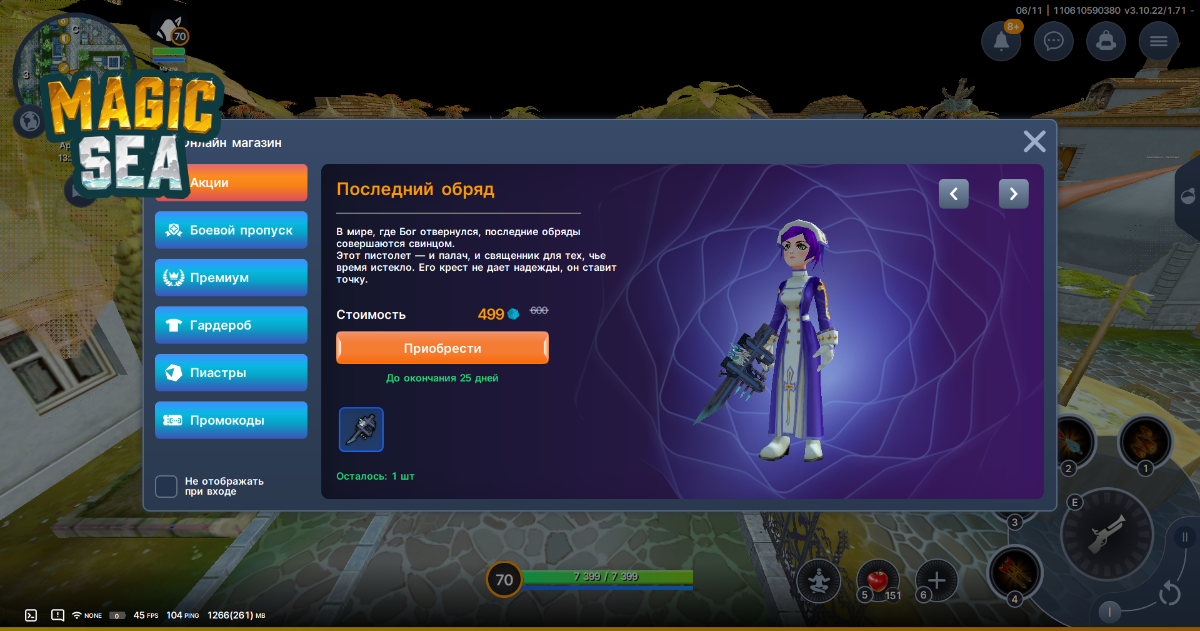Select the Премиум category
1200x631 pixels.
coord(231,277)
